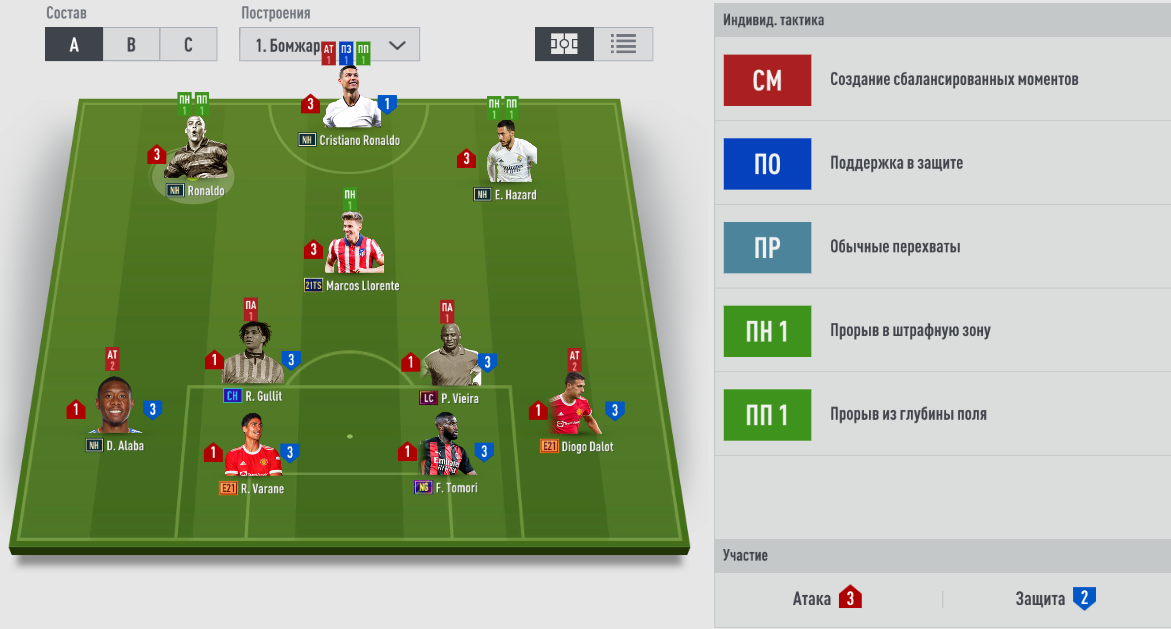Select the ПН 1 penalty area run tactic

[767, 331]
